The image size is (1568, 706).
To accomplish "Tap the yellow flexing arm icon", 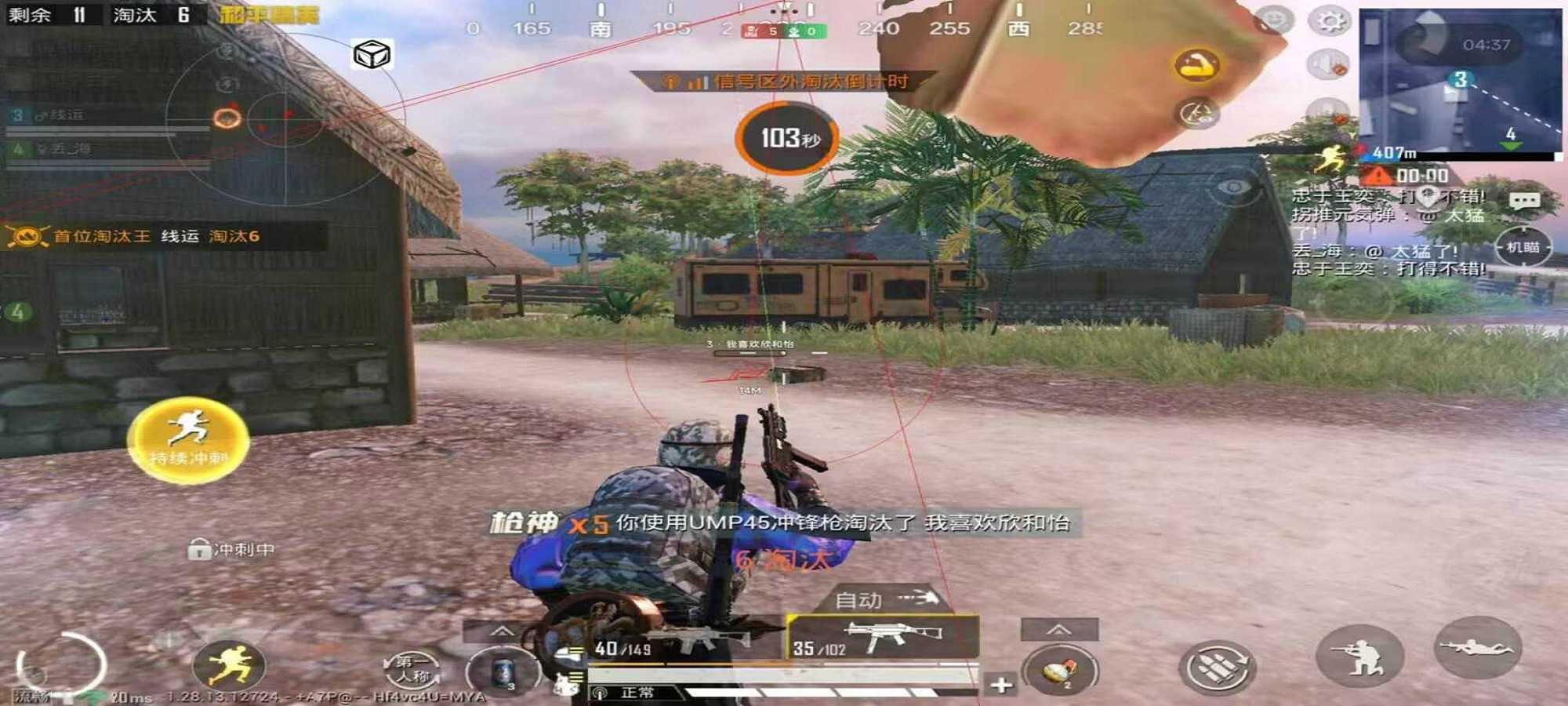I will tap(1196, 65).
